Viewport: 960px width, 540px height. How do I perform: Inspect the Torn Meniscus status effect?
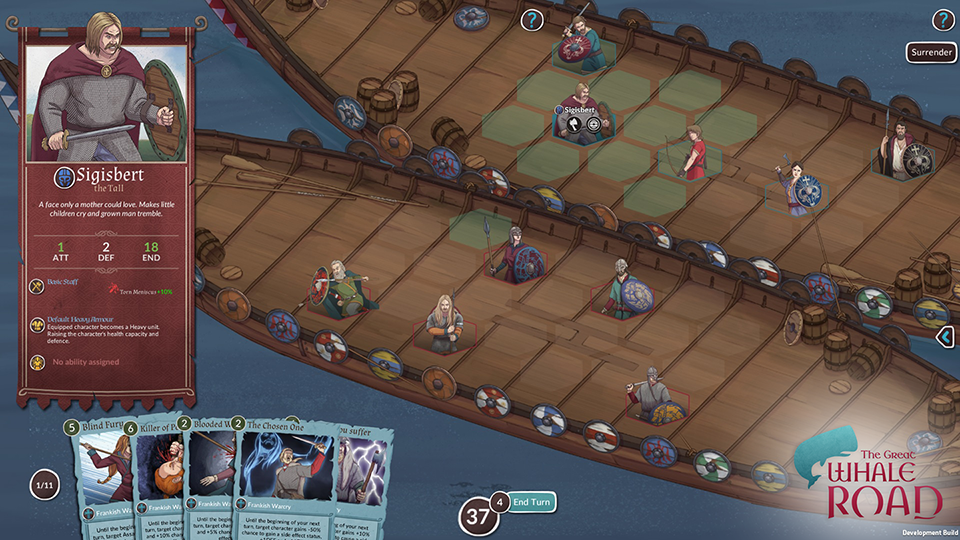click(x=128, y=290)
